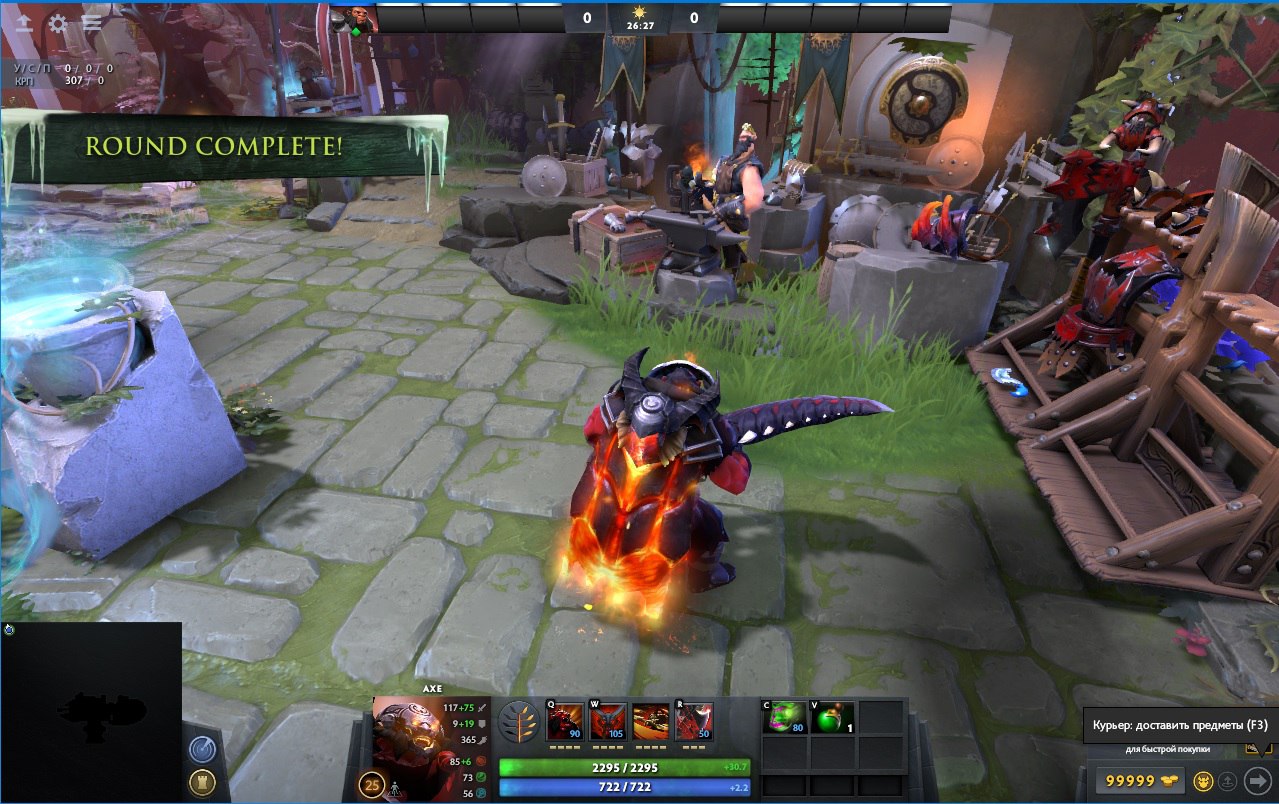Activate Battle Hunger (W ability)

[608, 721]
